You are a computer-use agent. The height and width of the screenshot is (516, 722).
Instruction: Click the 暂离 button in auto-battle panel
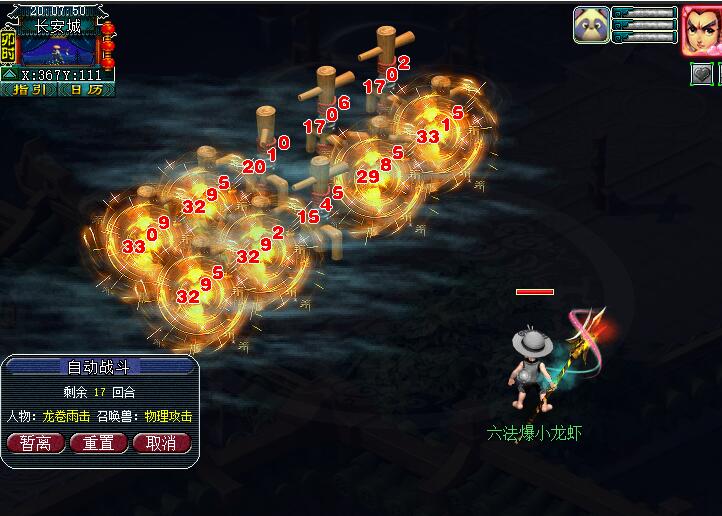point(36,442)
